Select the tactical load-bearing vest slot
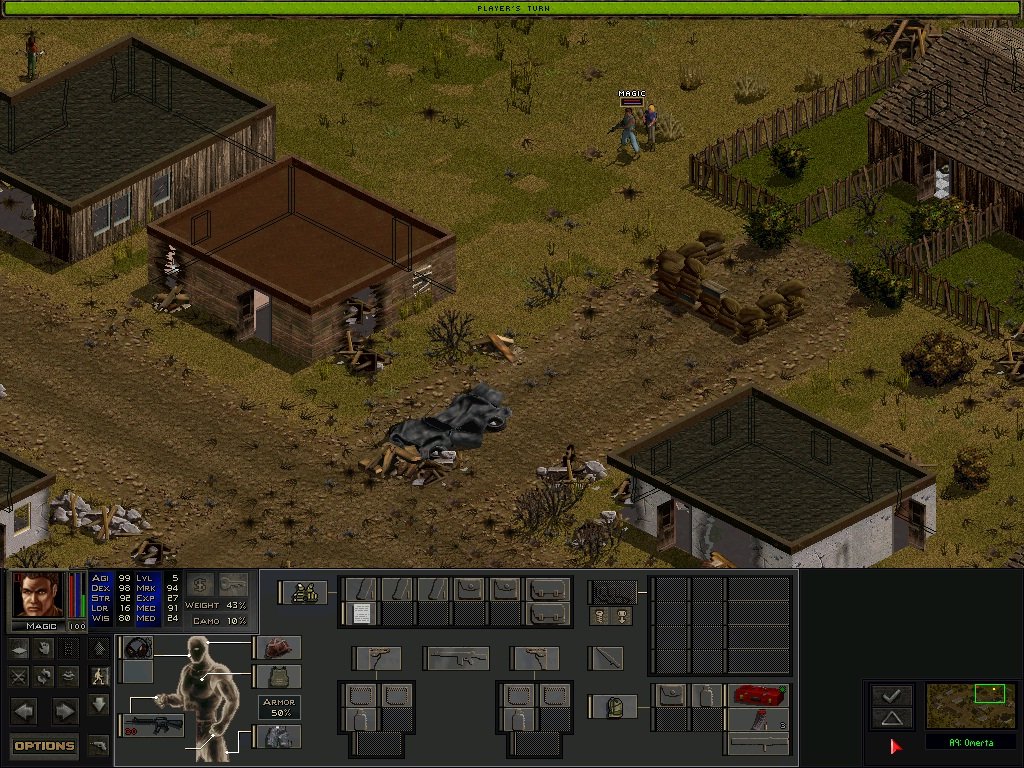Screen dimensions: 1024x768 (x=303, y=592)
